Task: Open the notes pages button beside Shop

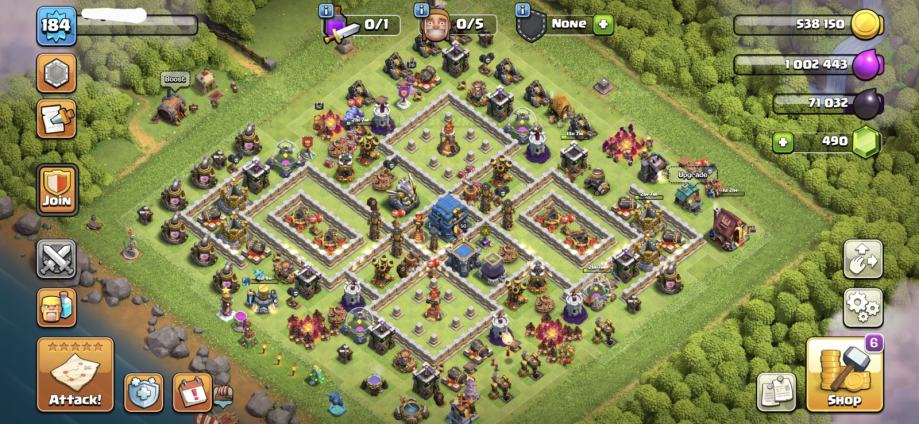Action: pos(776,391)
